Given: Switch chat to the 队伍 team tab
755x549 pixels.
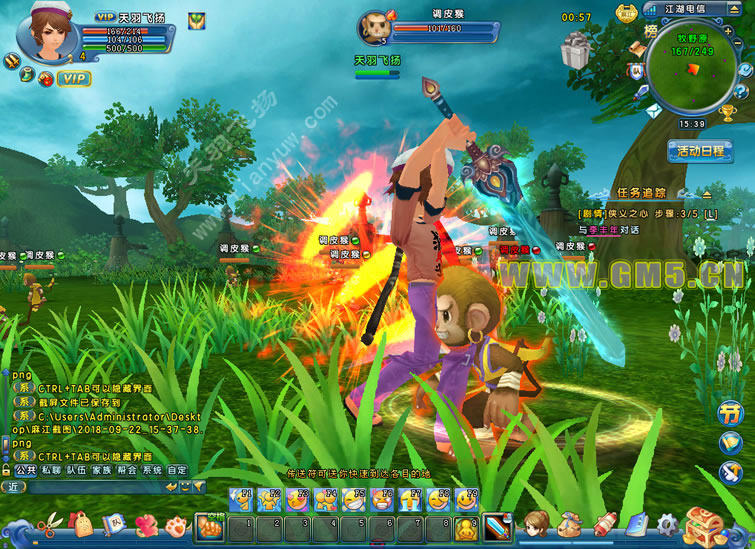Looking at the screenshot, I should pos(76,469).
